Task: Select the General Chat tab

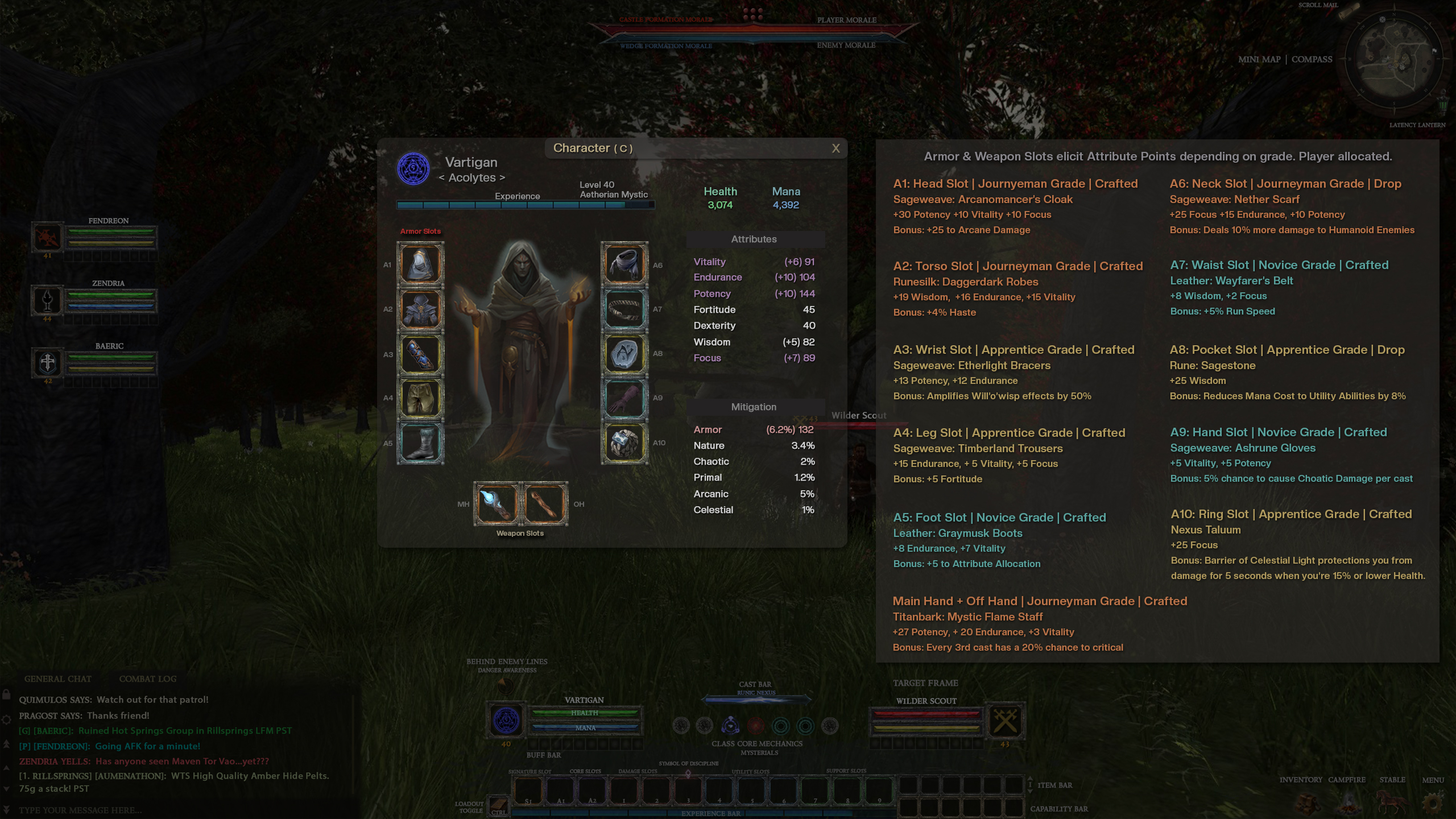Action: 57,679
